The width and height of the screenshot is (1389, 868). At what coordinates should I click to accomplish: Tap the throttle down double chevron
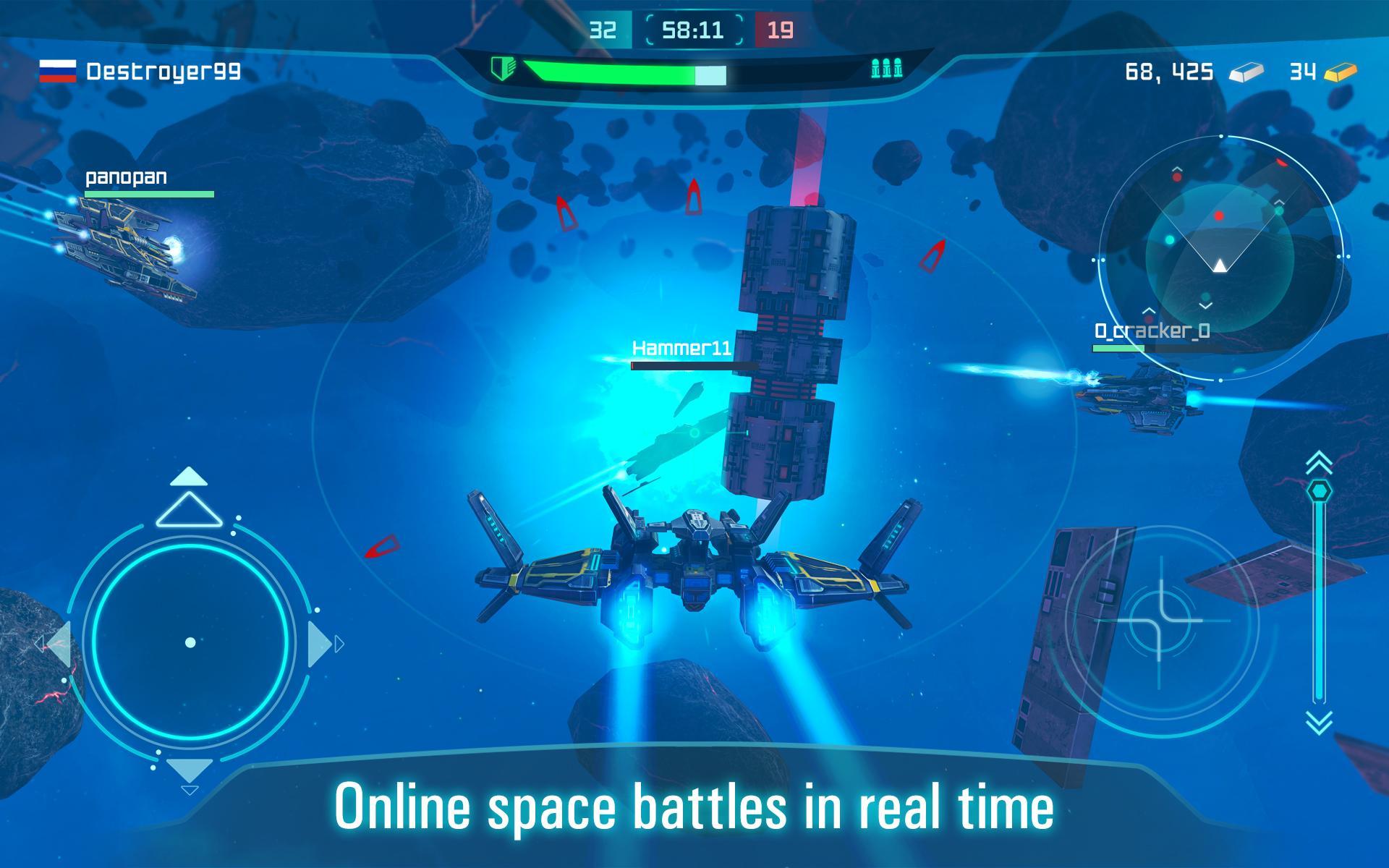[x=1320, y=722]
